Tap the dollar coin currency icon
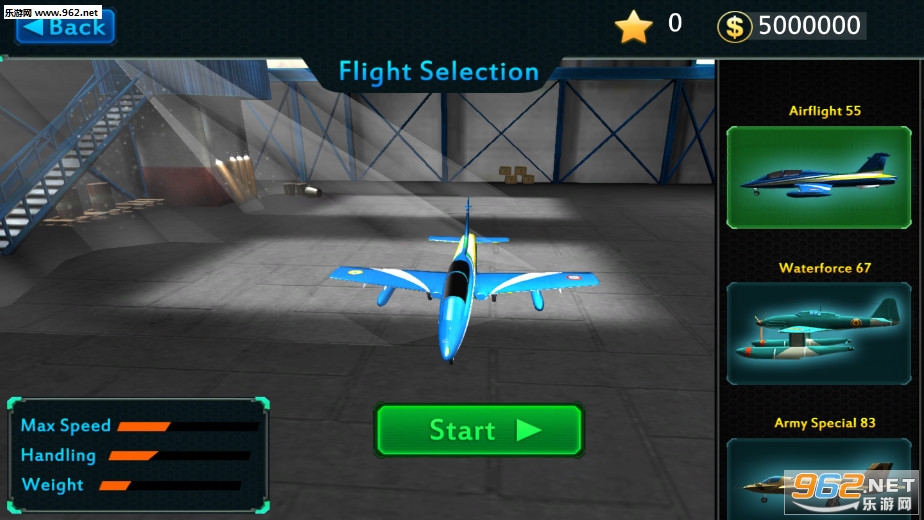 (x=735, y=27)
